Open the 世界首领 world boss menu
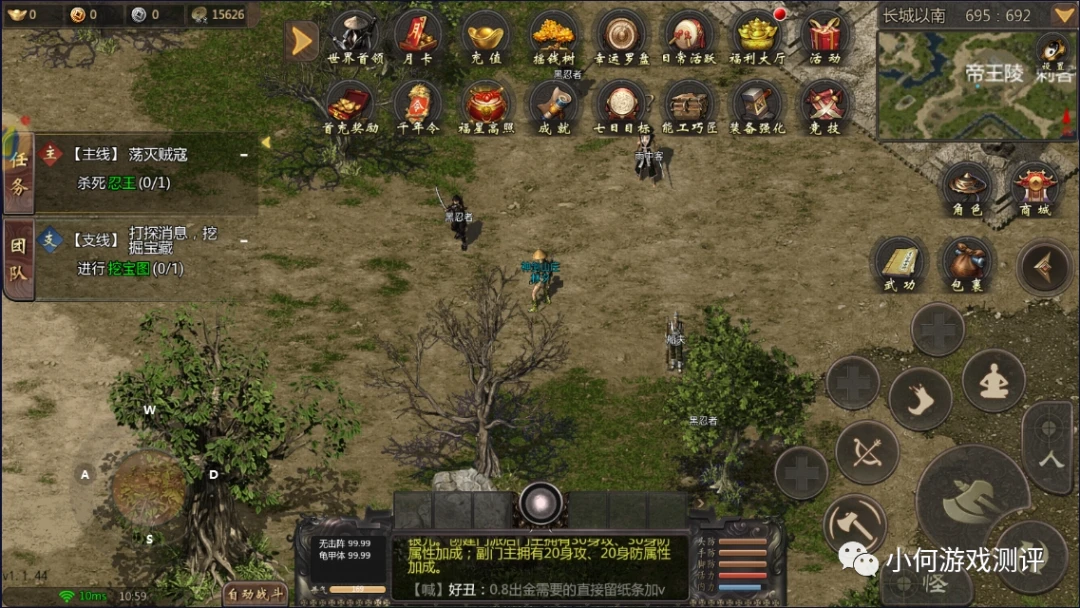The width and height of the screenshot is (1080, 608). pos(355,36)
